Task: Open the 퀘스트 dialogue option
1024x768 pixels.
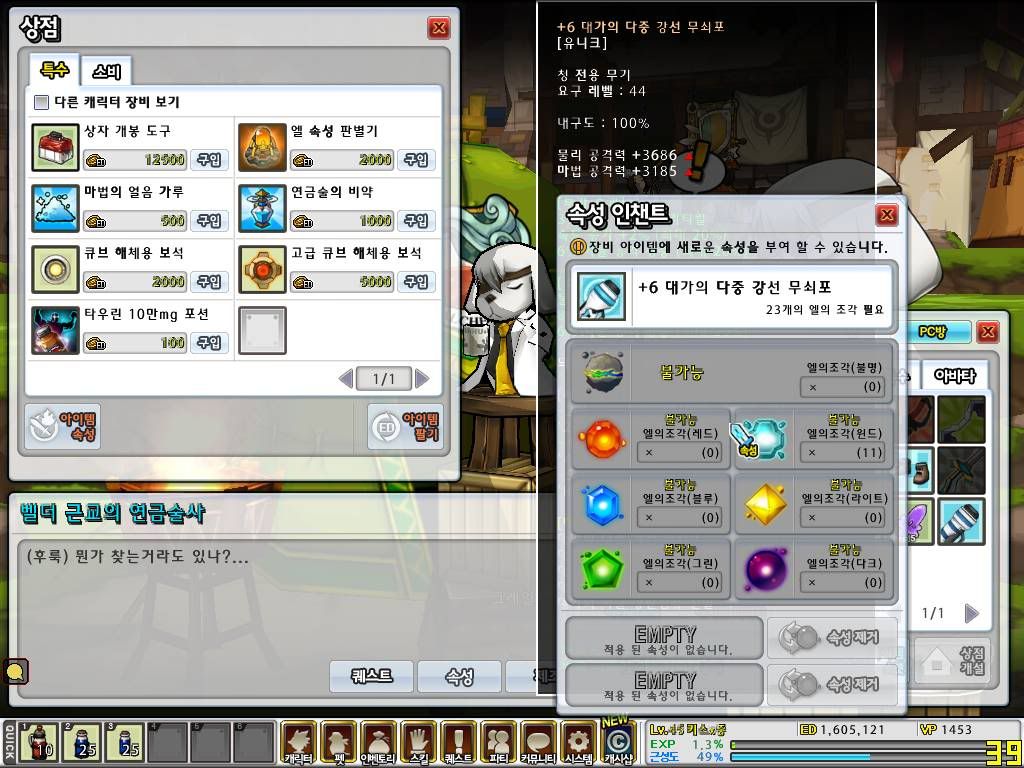Action: tap(372, 676)
